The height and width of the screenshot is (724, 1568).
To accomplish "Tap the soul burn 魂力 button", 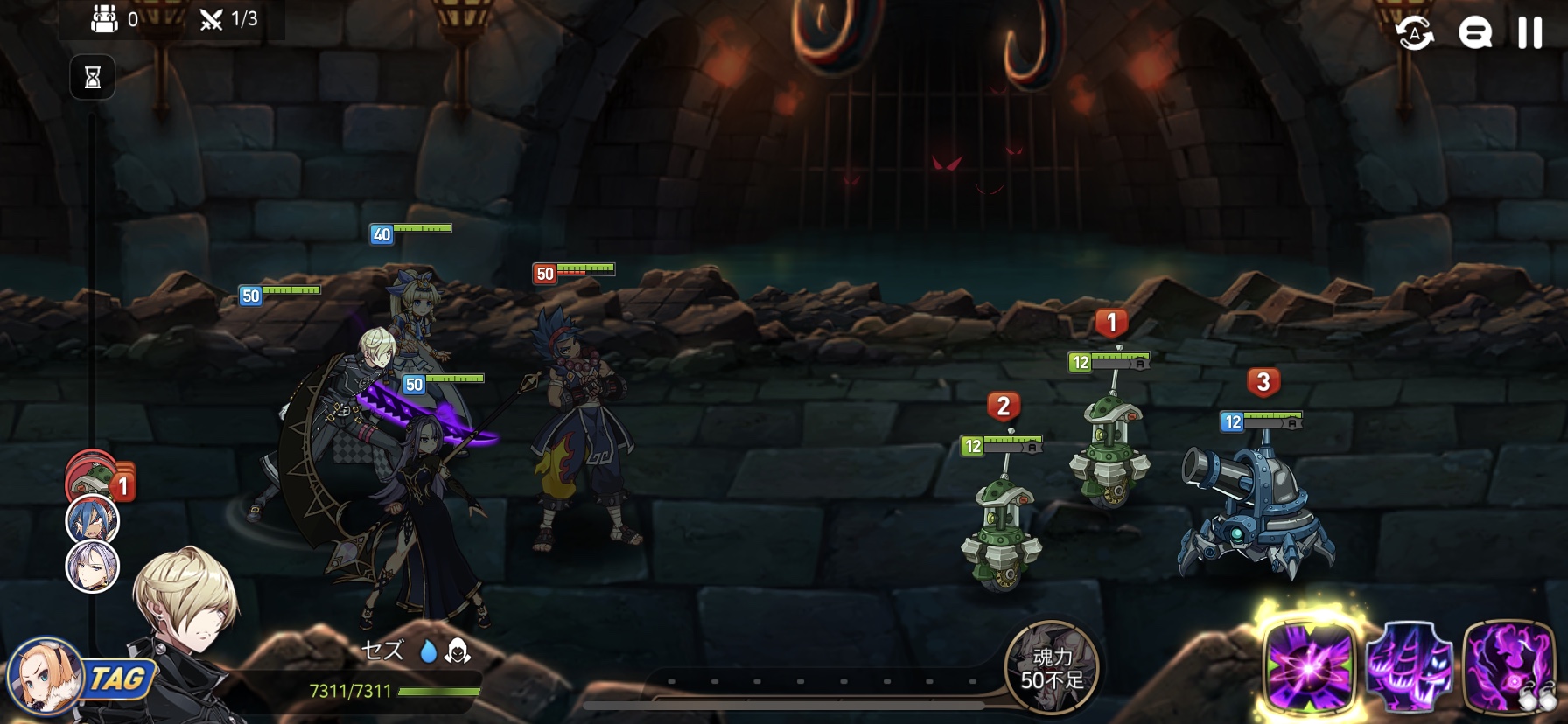I will coord(1052,667).
